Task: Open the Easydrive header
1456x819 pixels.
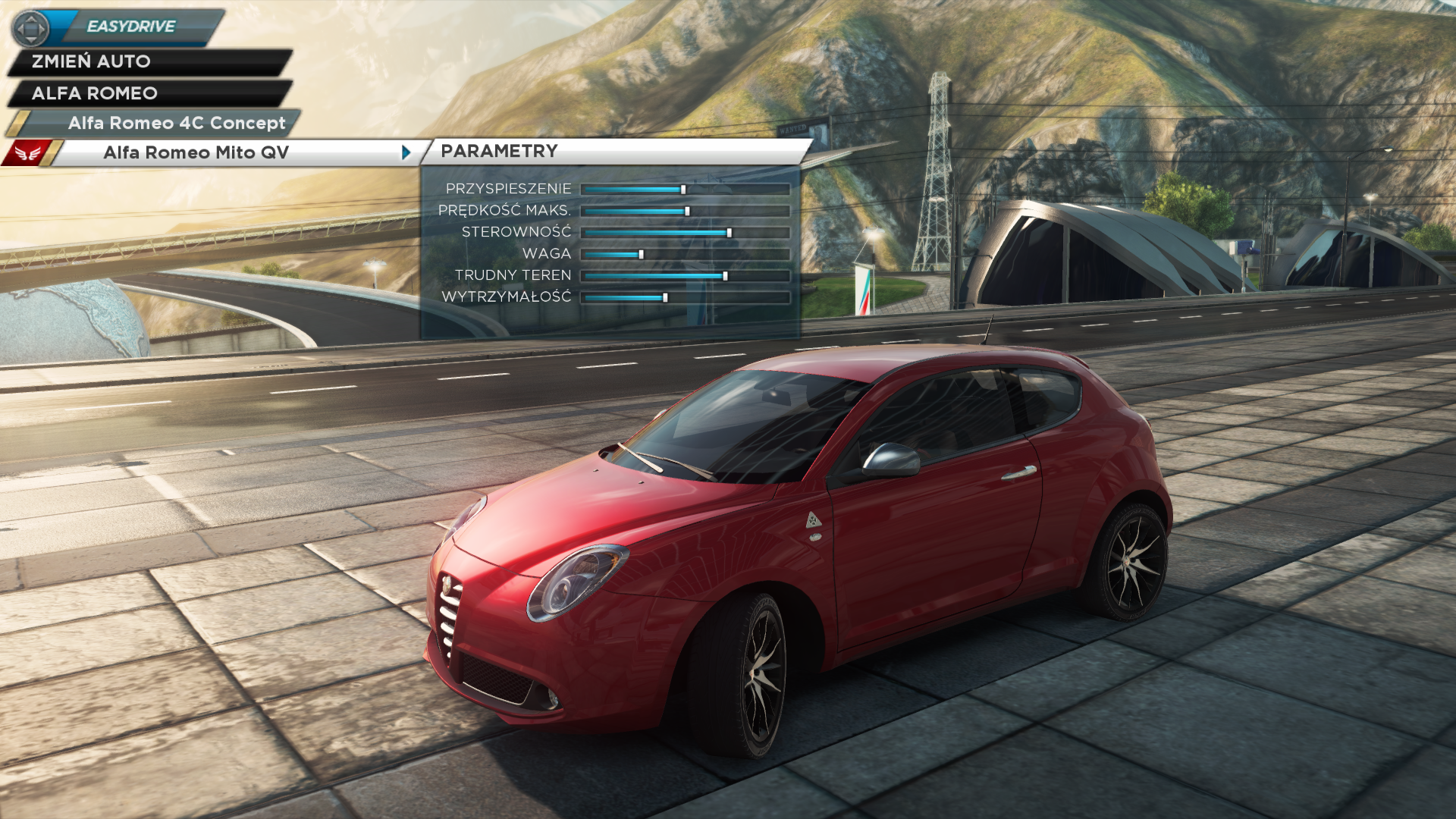Action: pos(130,27)
